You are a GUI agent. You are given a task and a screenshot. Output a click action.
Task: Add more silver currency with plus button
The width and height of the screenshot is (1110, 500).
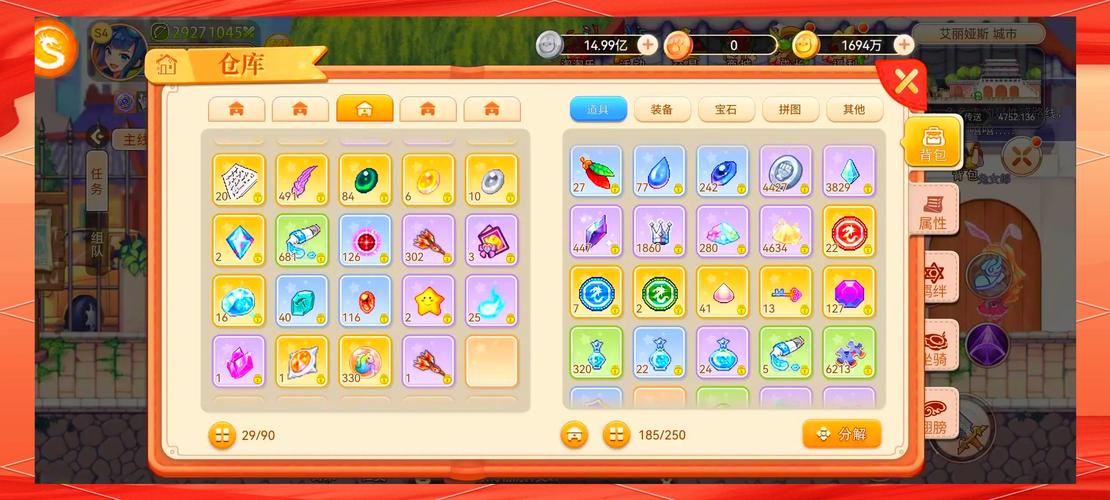(x=648, y=44)
